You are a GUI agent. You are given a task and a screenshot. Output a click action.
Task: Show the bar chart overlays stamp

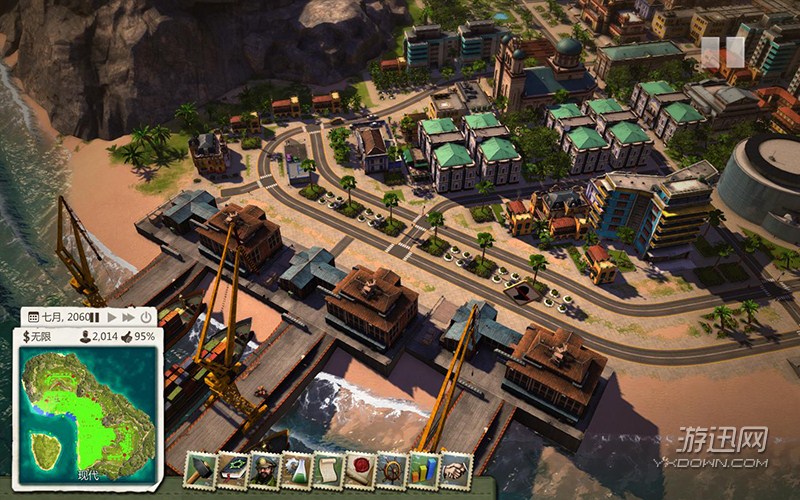[x=423, y=470]
